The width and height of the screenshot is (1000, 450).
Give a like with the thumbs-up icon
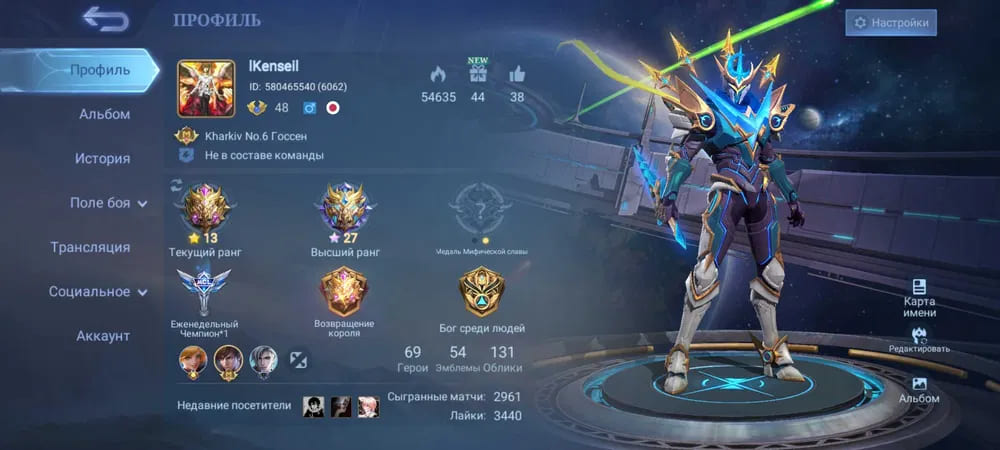pyautogui.click(x=517, y=74)
